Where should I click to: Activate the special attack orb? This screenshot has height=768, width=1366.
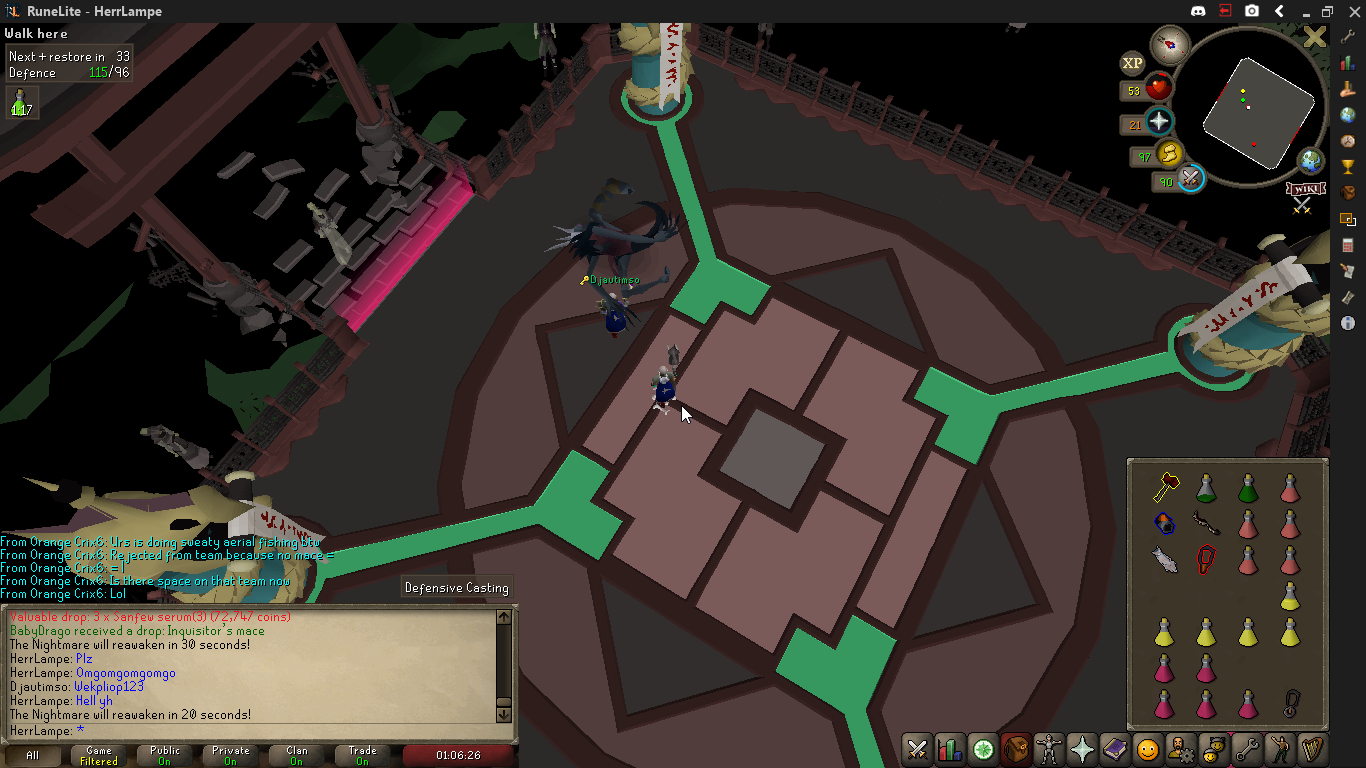tap(1190, 179)
